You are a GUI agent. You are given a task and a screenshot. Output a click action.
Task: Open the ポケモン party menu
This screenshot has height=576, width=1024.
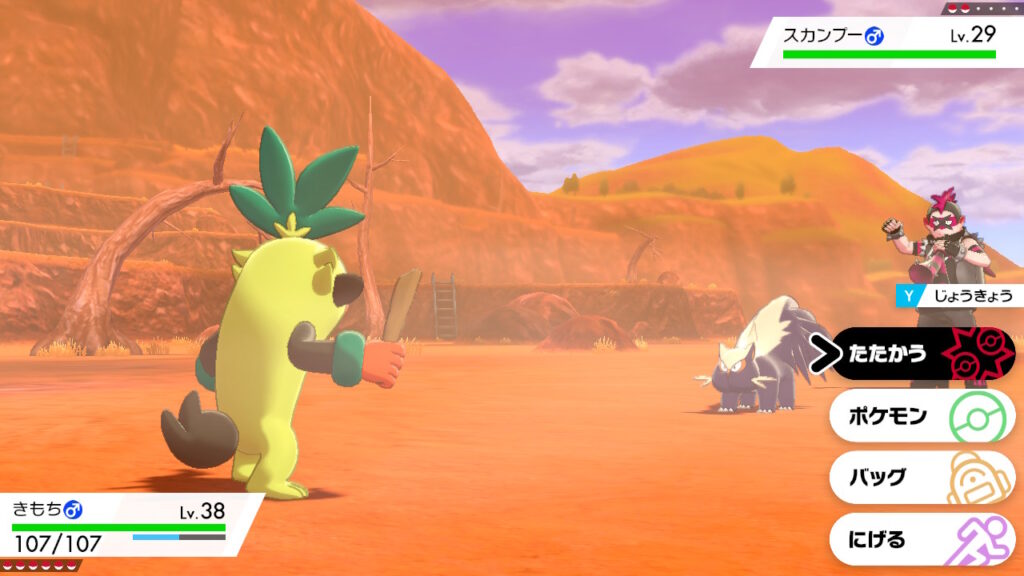coord(920,416)
